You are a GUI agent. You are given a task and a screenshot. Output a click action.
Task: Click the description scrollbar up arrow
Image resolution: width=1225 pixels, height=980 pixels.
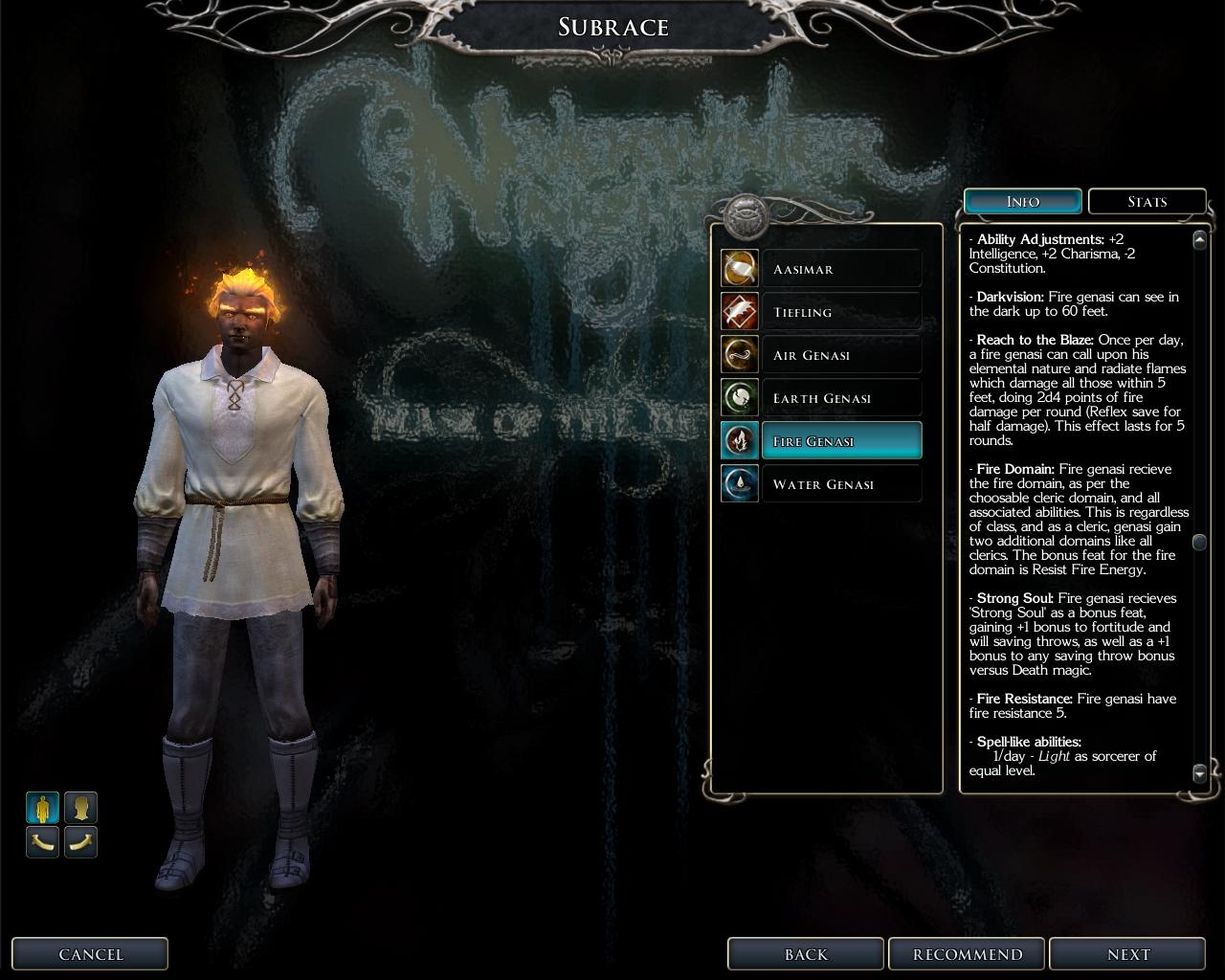[1199, 239]
